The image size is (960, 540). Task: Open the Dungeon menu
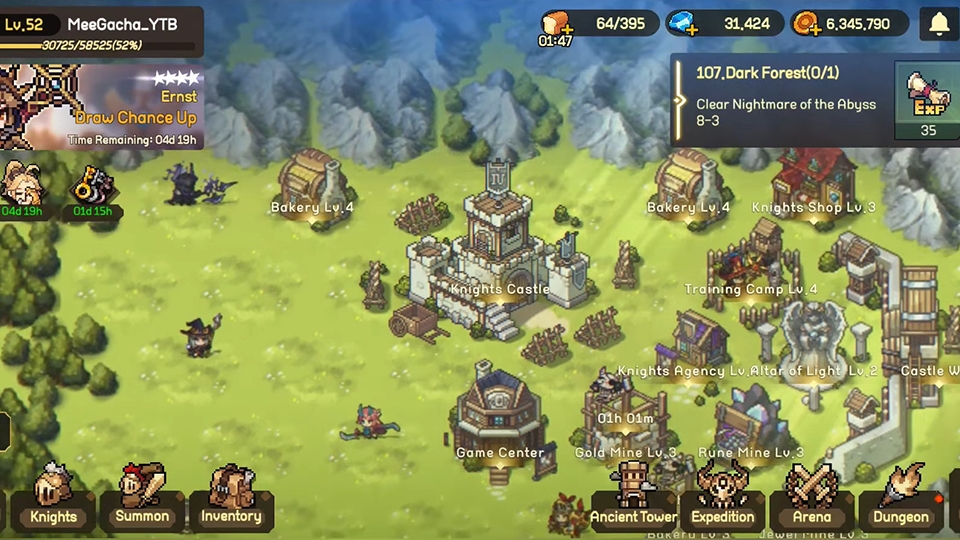[x=900, y=498]
